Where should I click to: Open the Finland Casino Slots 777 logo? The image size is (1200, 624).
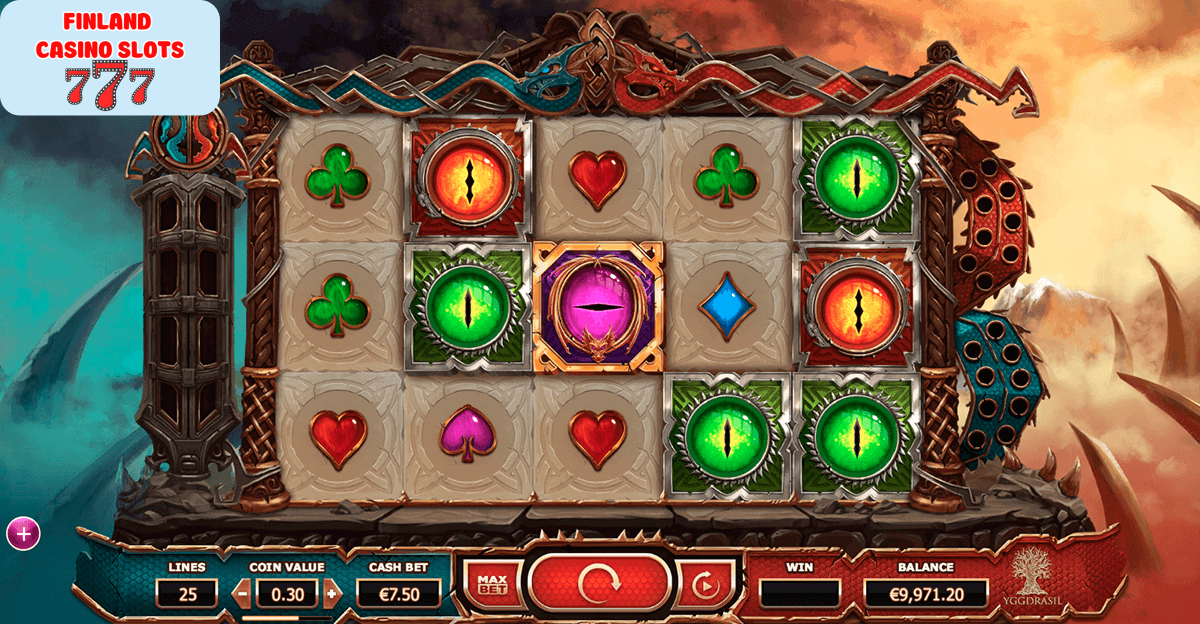110,58
